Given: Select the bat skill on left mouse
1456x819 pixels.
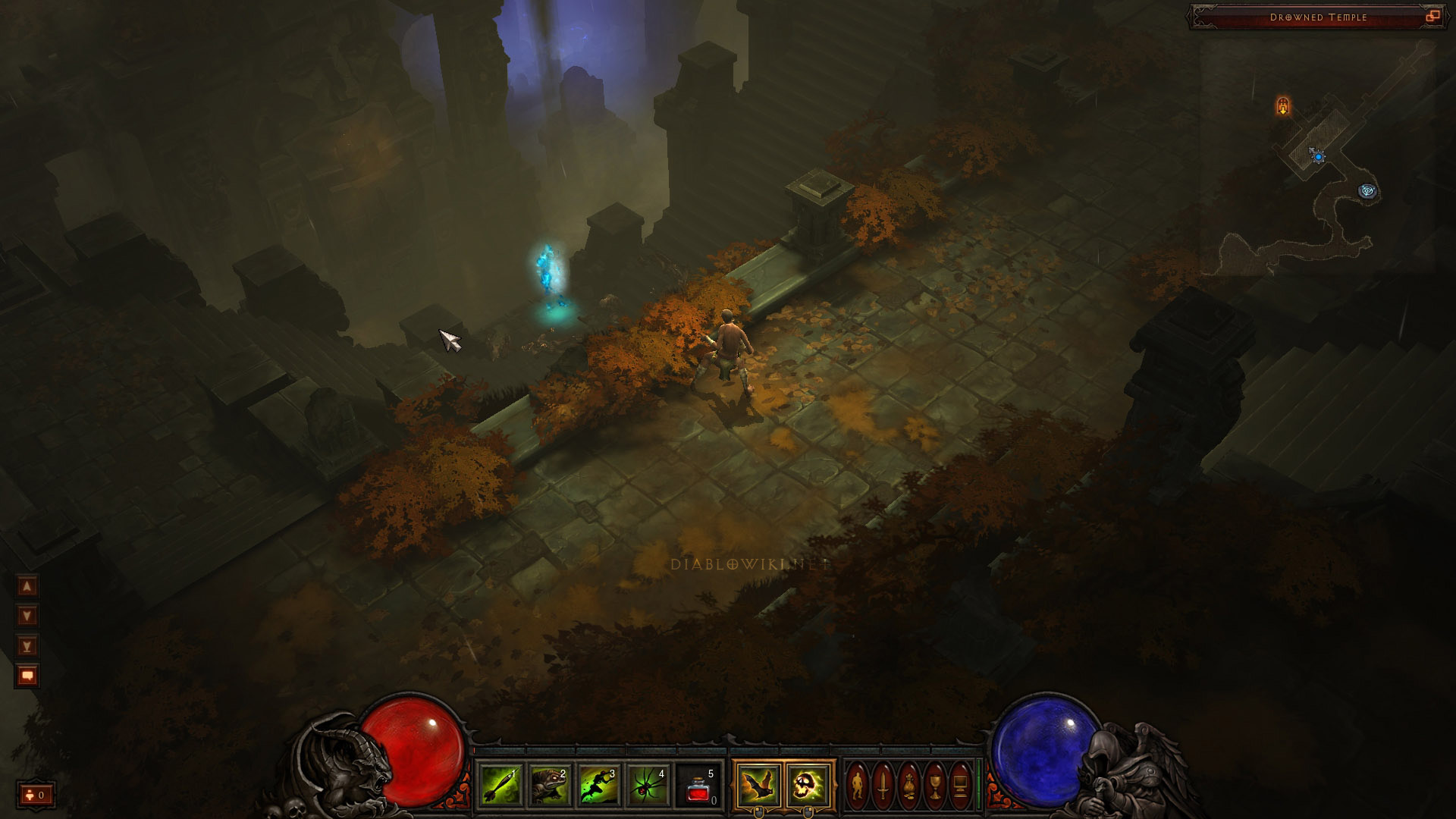Looking at the screenshot, I should (x=758, y=785).
